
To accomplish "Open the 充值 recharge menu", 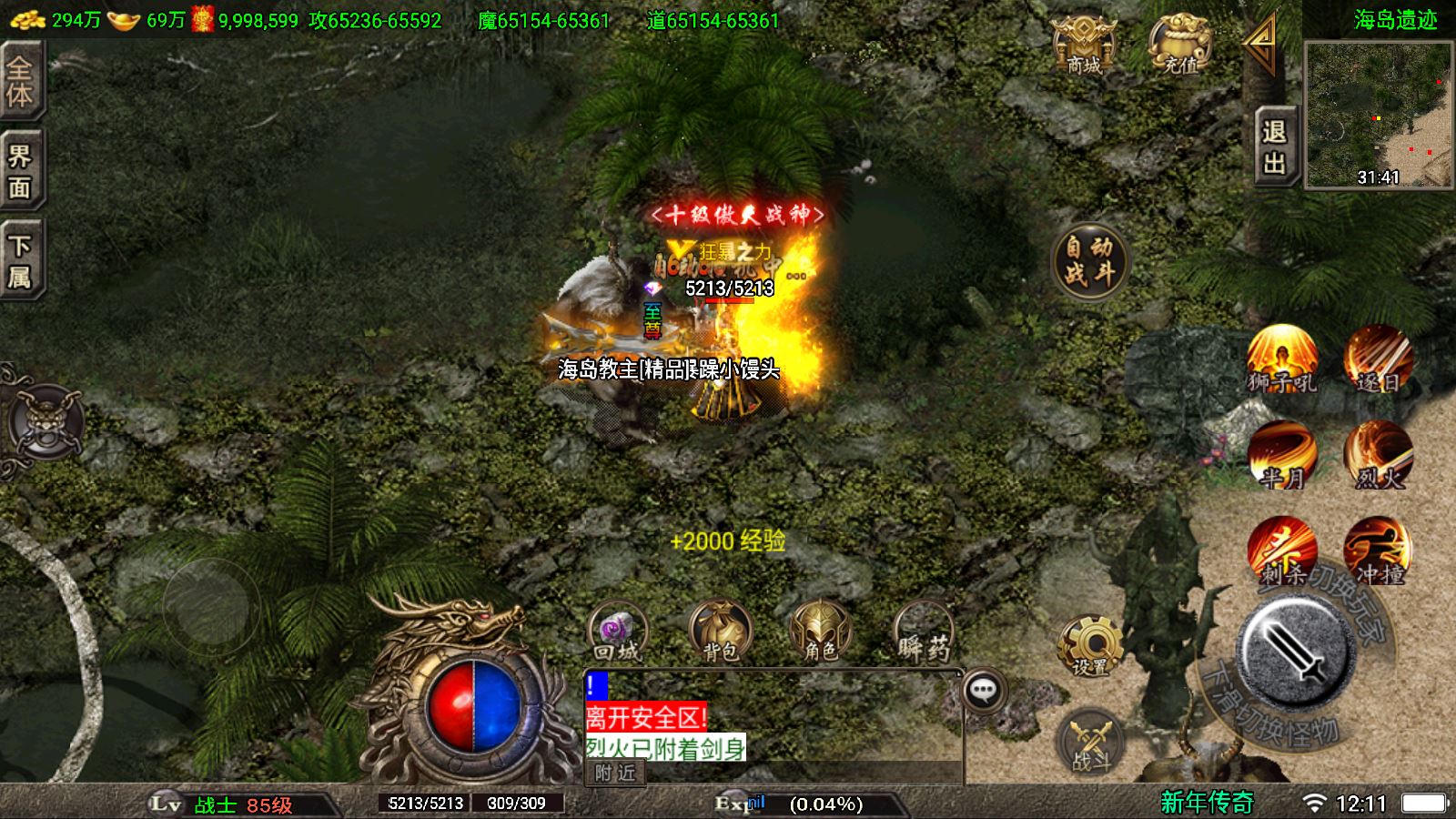I will click(1179, 45).
